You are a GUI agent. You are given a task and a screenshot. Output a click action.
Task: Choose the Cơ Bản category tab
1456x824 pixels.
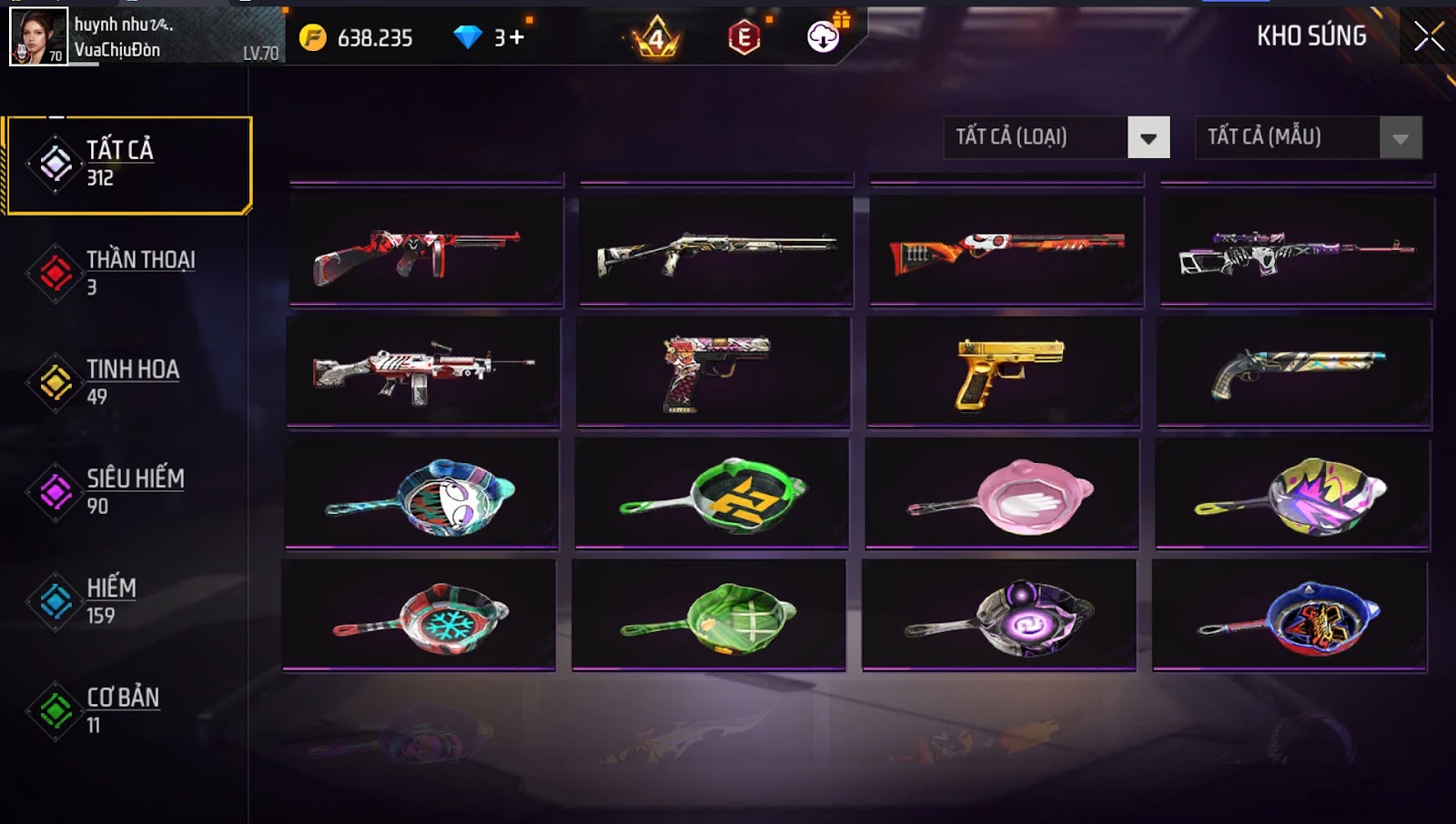coord(127,710)
